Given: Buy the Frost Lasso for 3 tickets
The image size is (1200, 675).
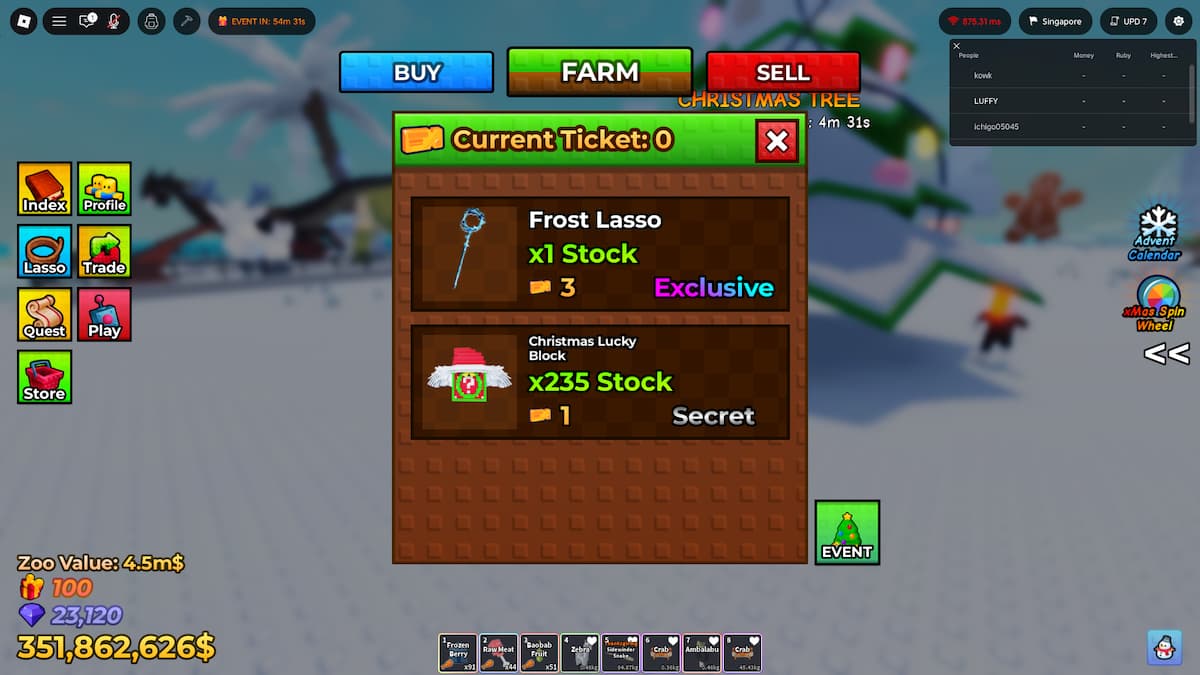Looking at the screenshot, I should tap(600, 254).
